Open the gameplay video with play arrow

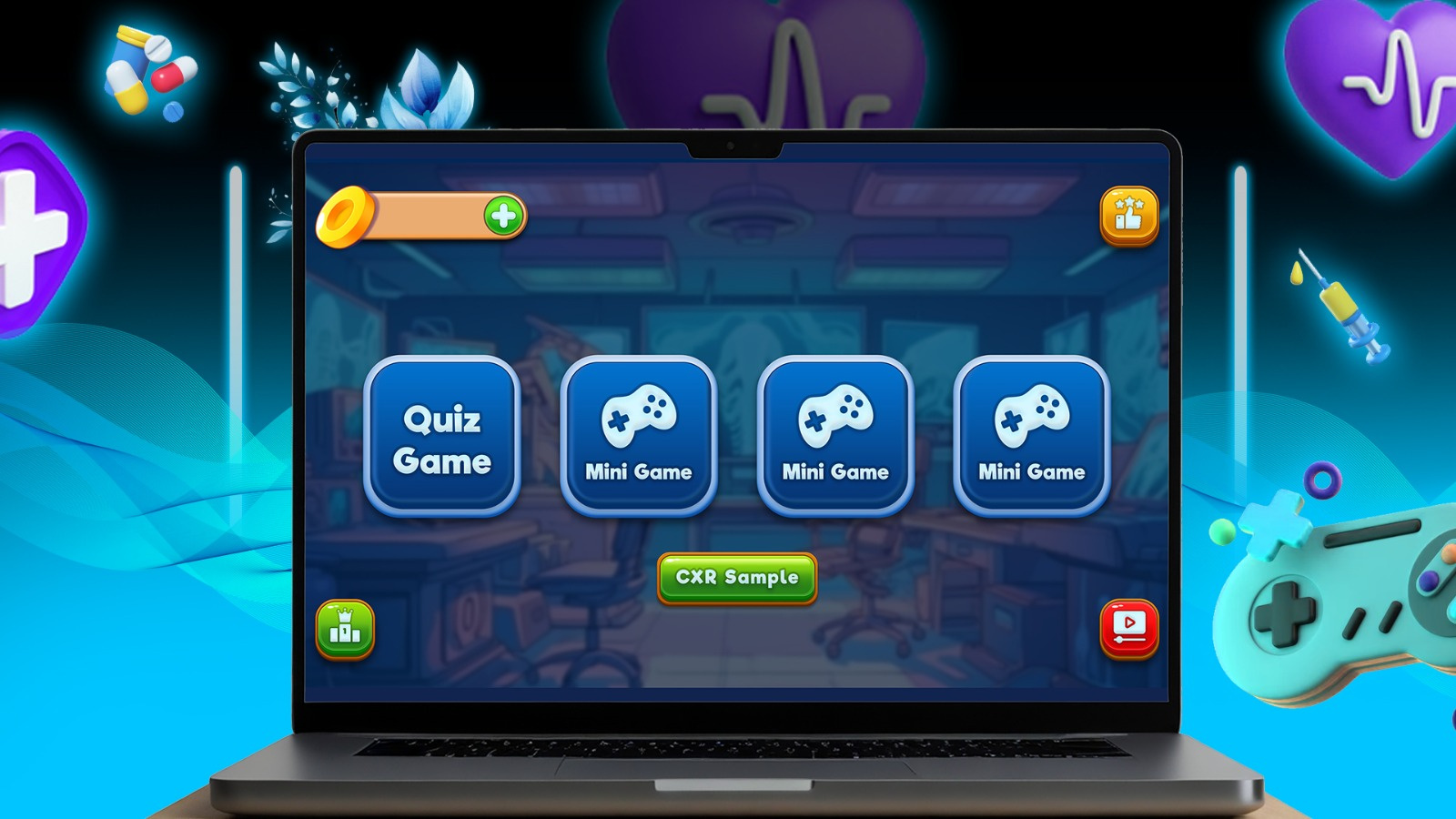[x=1127, y=626]
